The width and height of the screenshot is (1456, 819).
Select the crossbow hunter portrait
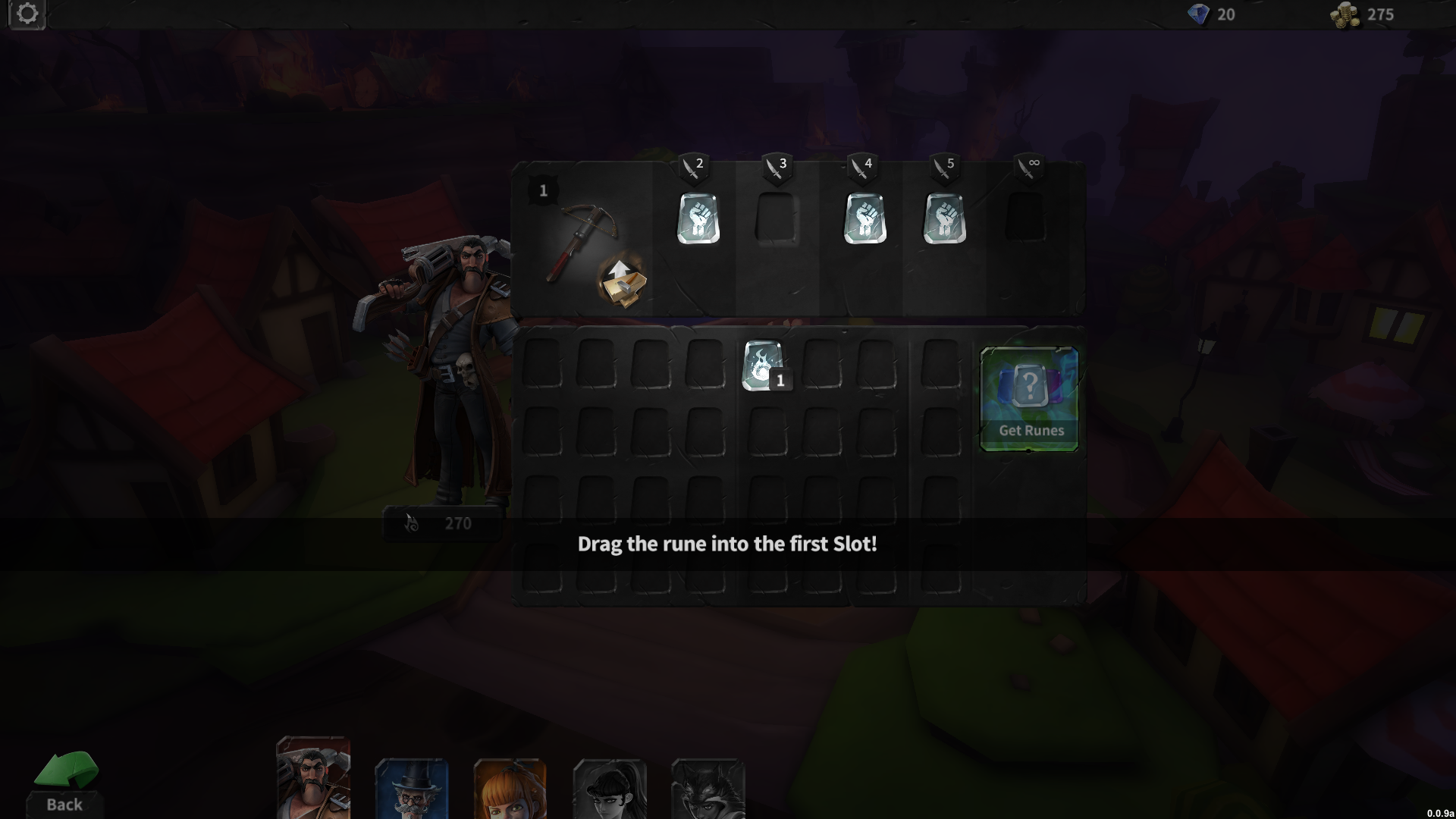[312, 781]
